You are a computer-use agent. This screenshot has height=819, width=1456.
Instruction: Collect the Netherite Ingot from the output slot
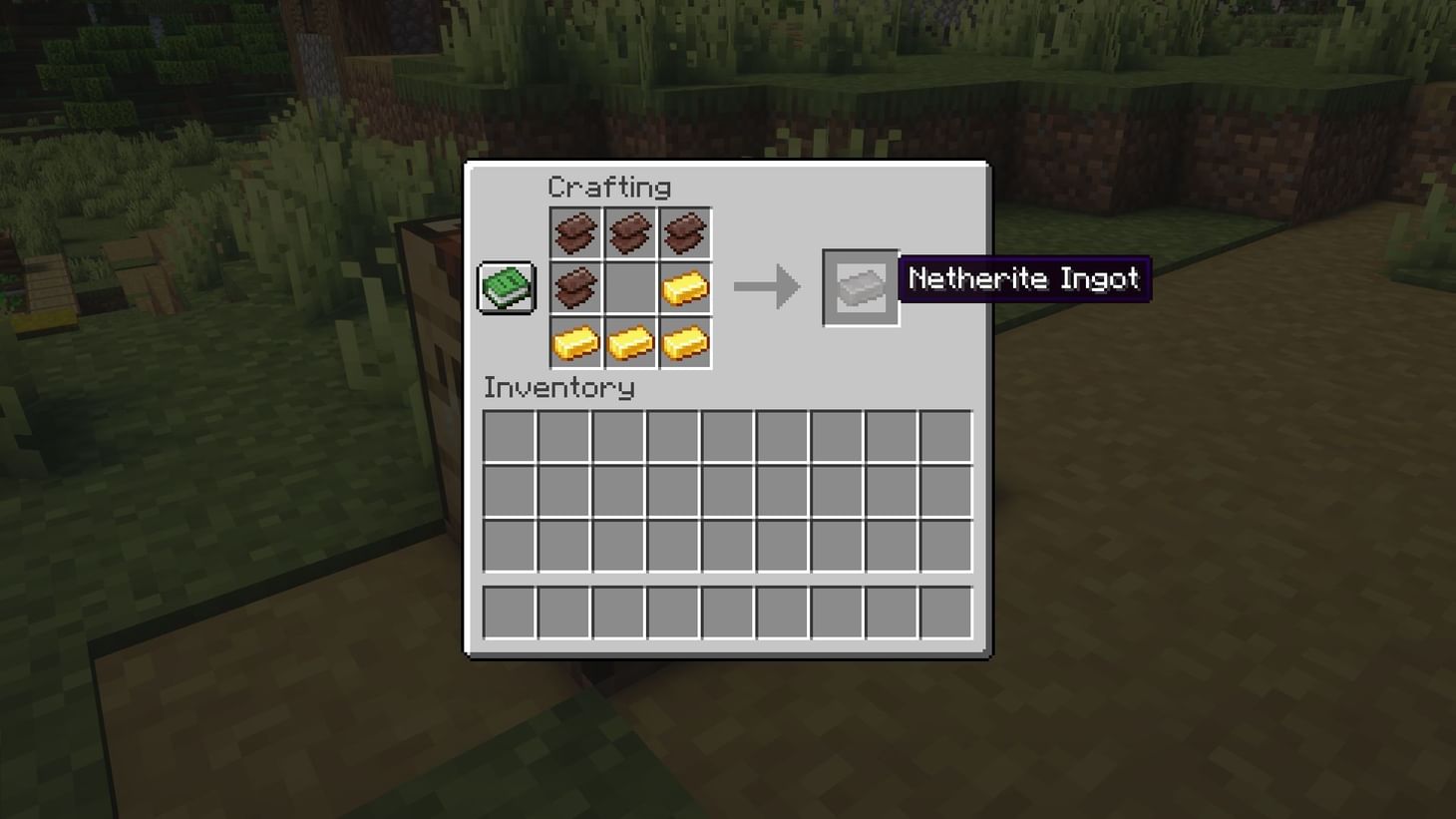860,288
